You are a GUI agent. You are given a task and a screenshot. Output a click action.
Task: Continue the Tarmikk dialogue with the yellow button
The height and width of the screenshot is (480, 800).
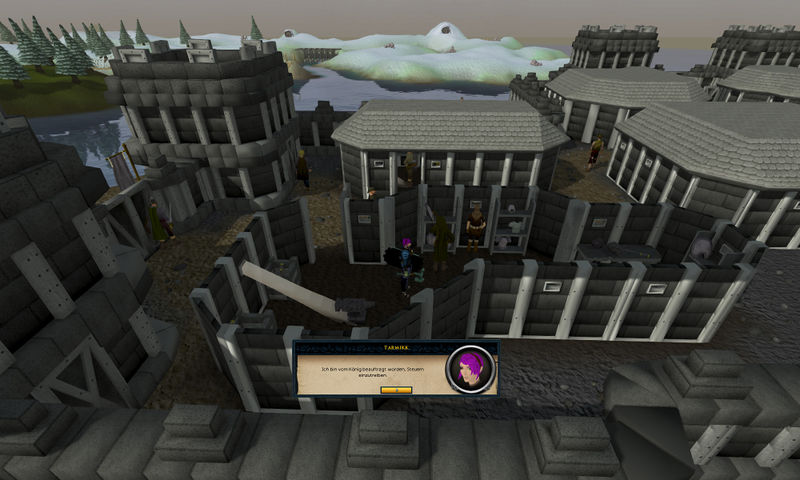point(396,389)
